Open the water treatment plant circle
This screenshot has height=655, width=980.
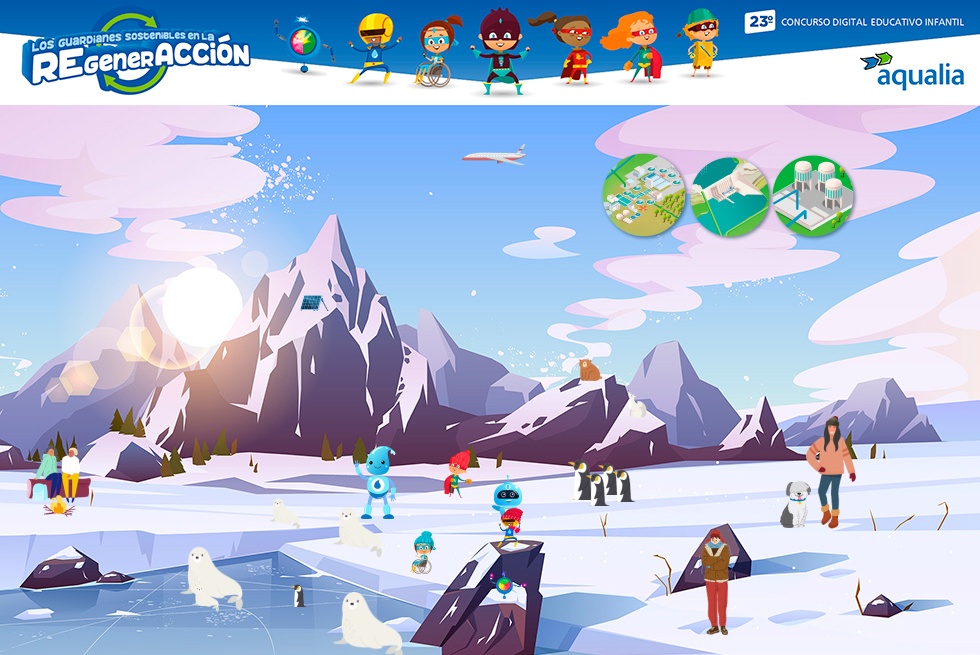coord(644,195)
